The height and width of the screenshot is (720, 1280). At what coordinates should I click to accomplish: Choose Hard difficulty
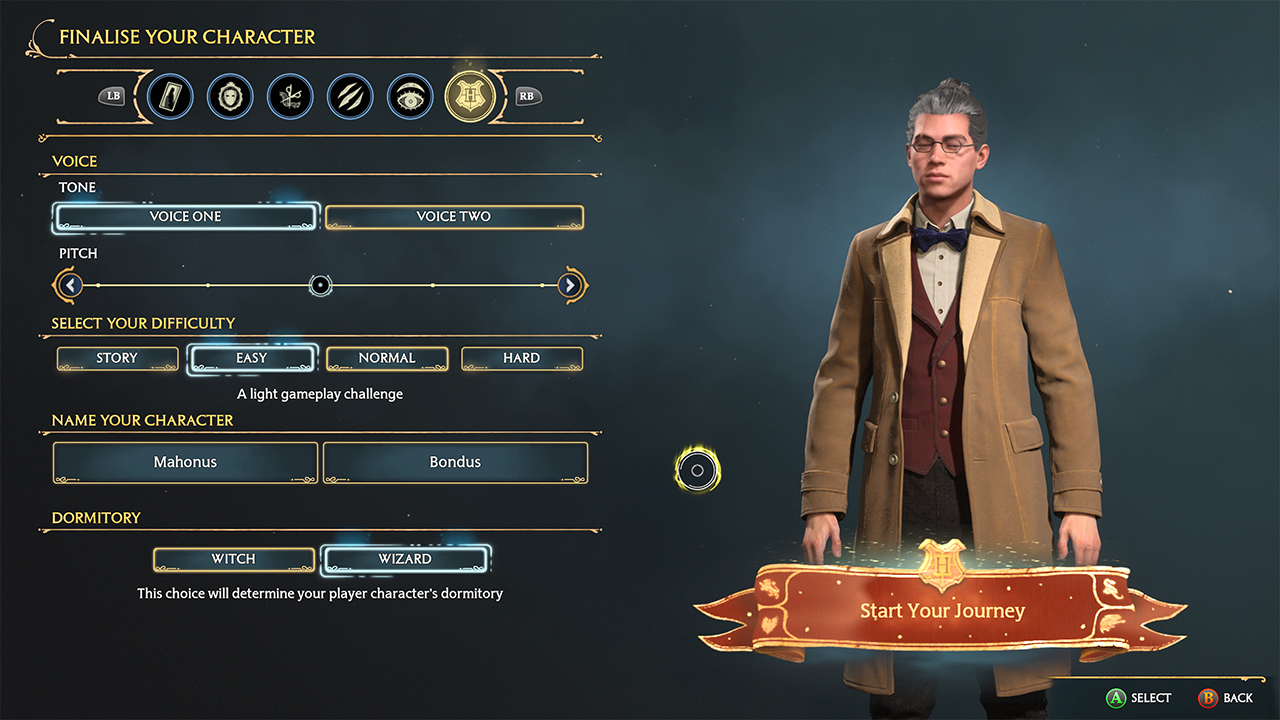coord(522,358)
